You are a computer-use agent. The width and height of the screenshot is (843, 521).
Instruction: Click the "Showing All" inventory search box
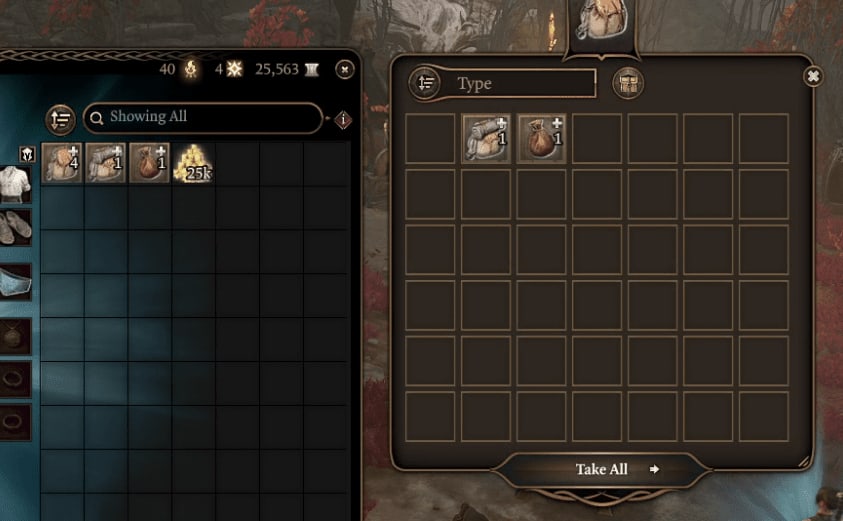point(203,117)
